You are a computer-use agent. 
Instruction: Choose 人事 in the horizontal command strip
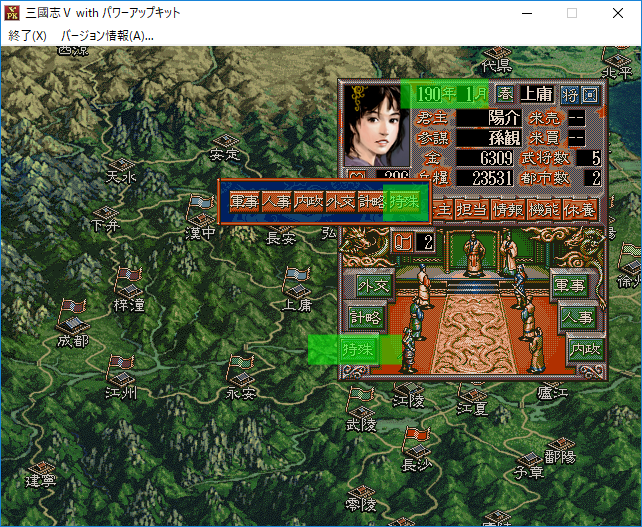(276, 202)
